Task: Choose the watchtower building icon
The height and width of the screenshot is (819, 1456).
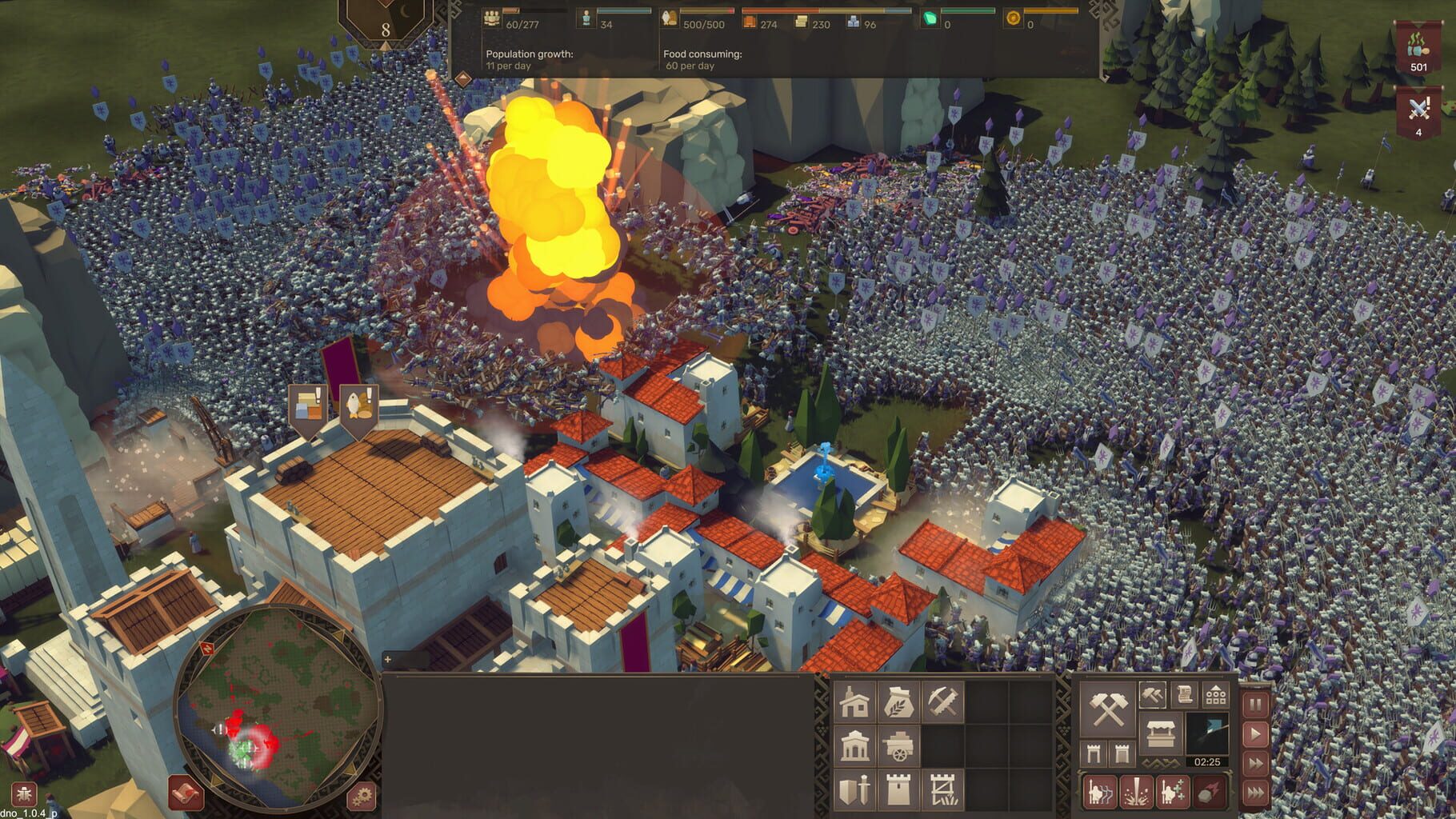Action: 897,792
